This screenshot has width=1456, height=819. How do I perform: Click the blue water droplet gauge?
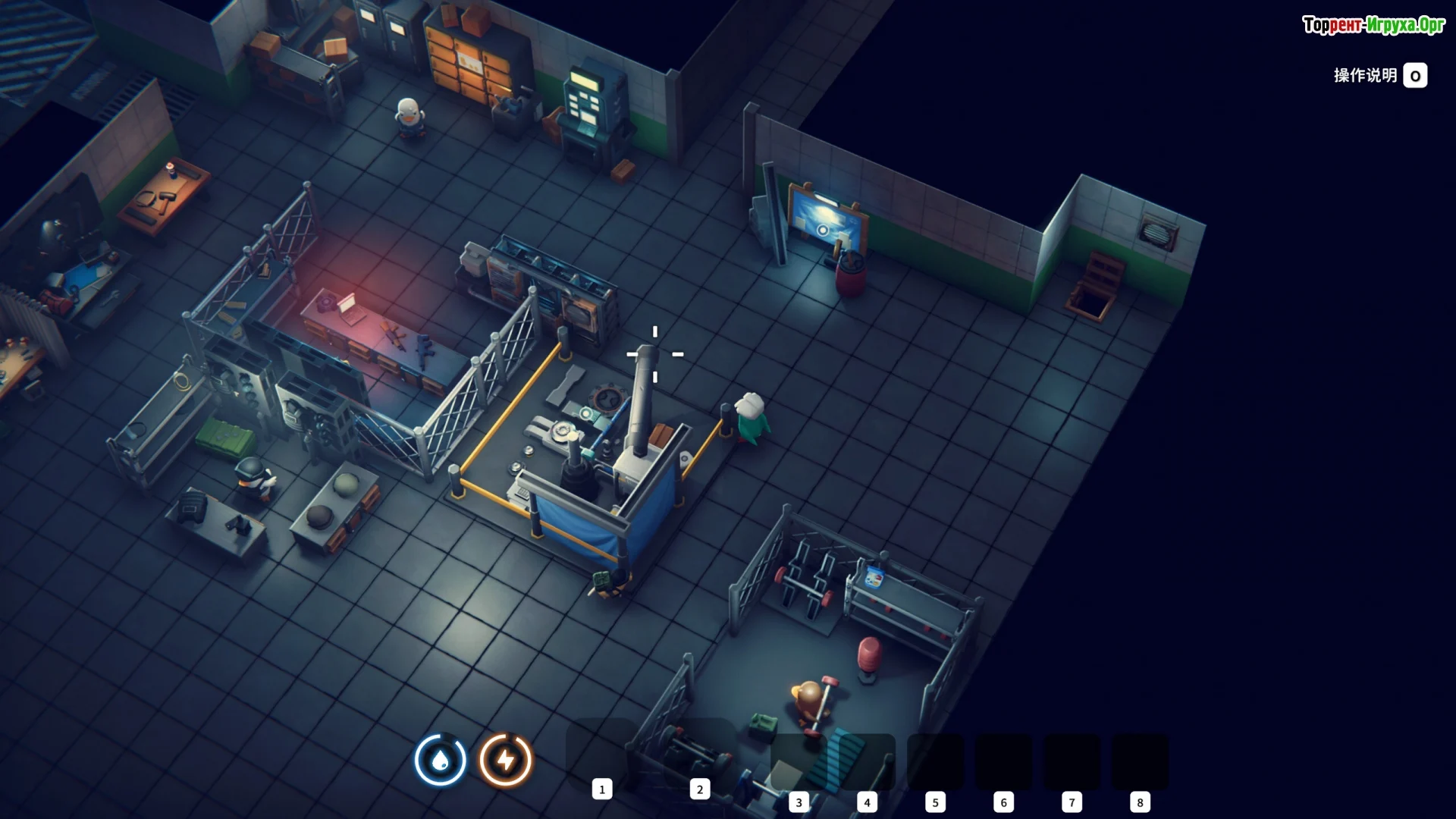pyautogui.click(x=441, y=760)
